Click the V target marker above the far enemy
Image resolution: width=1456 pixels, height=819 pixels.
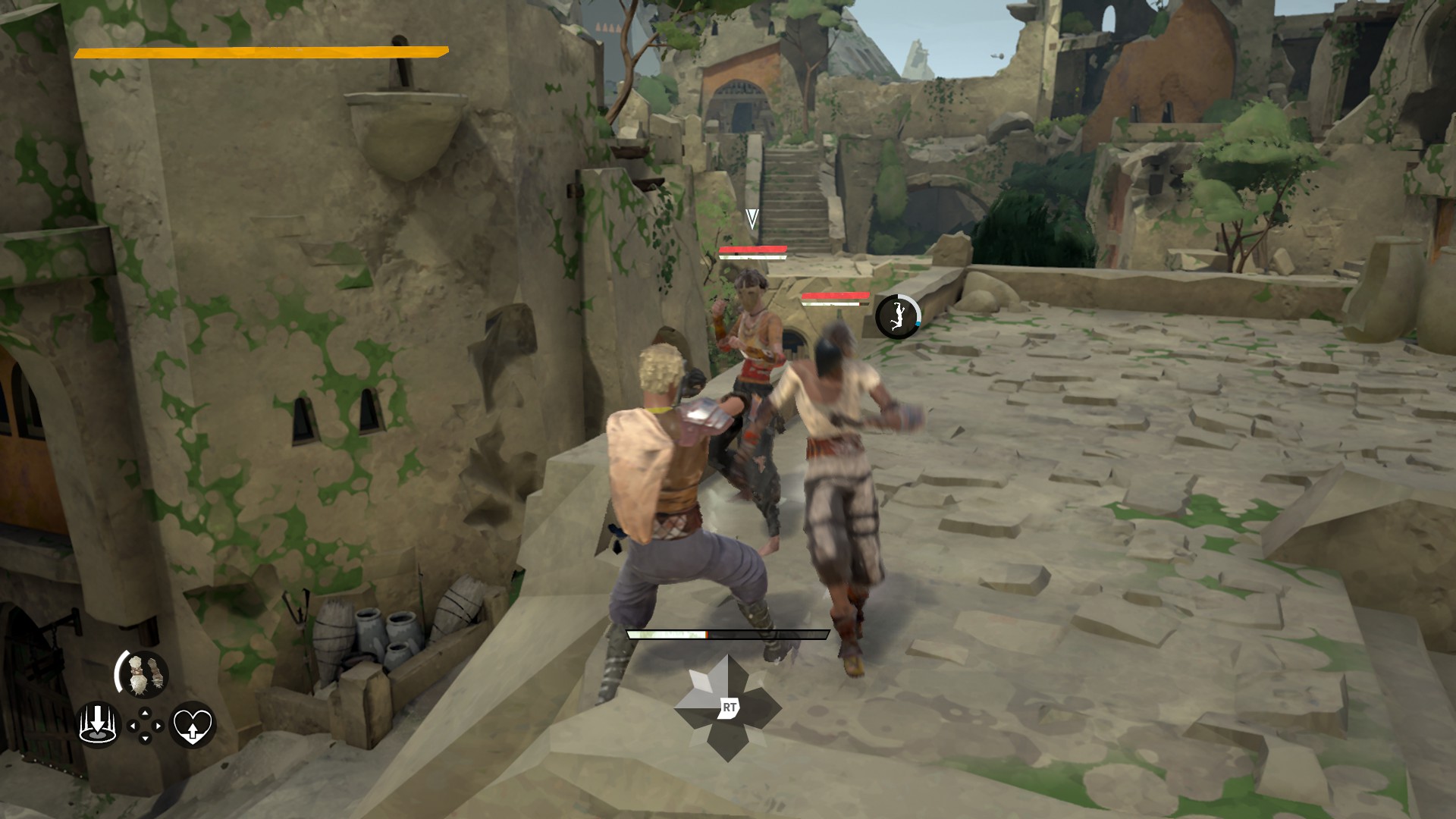coord(751,218)
